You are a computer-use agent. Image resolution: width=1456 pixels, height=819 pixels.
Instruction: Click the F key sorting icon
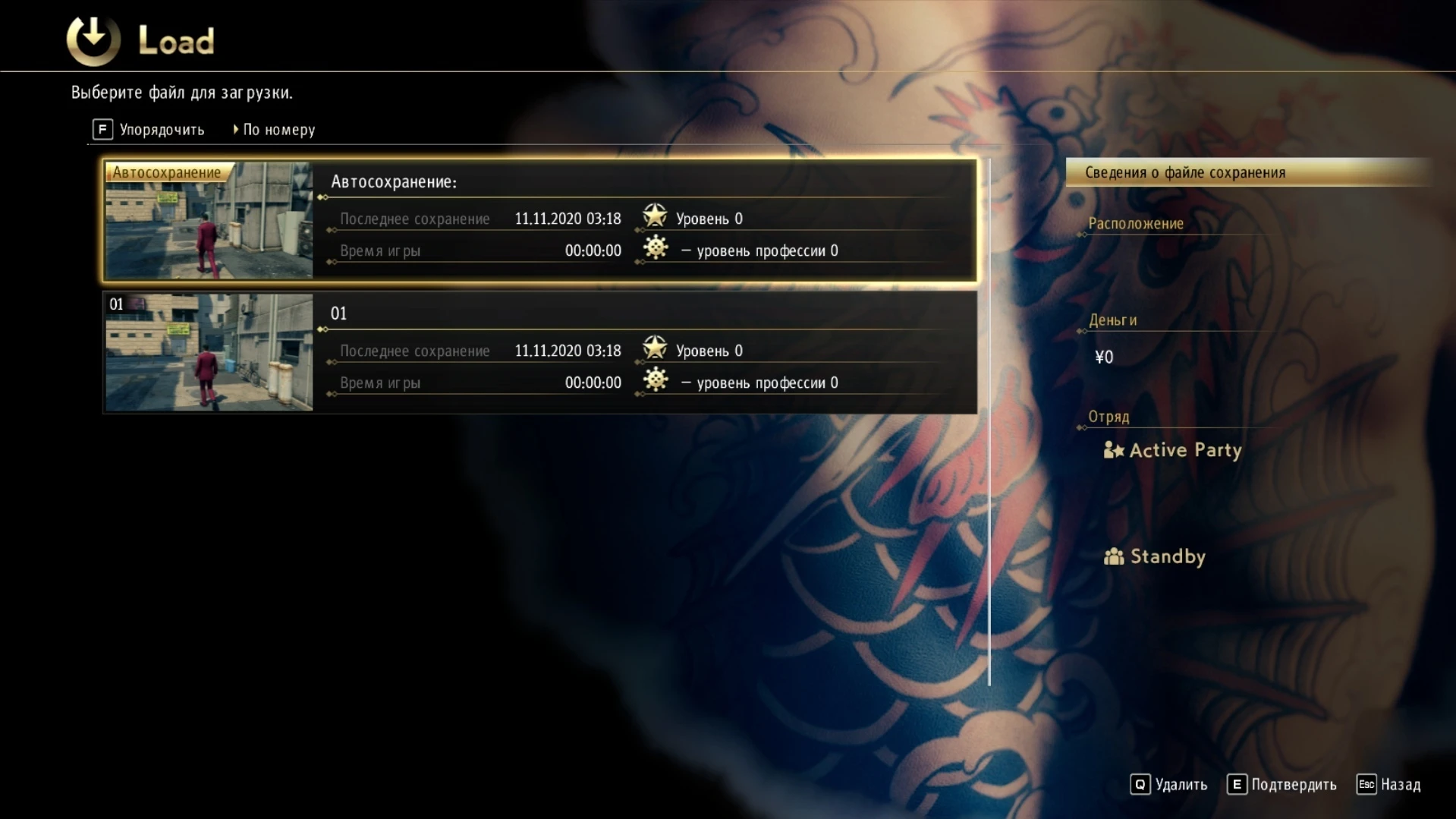pos(102,129)
